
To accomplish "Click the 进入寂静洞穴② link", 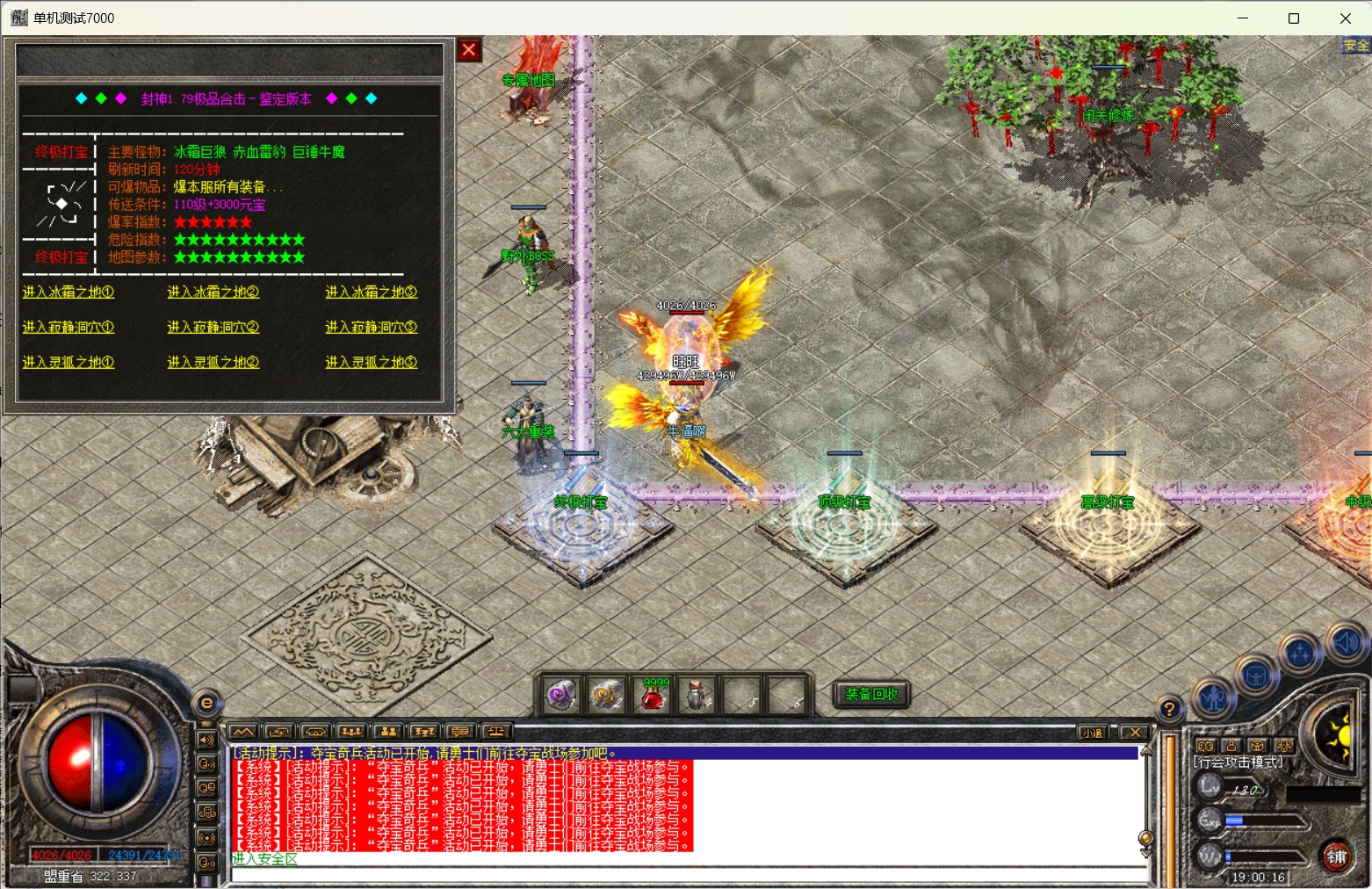I will click(213, 327).
